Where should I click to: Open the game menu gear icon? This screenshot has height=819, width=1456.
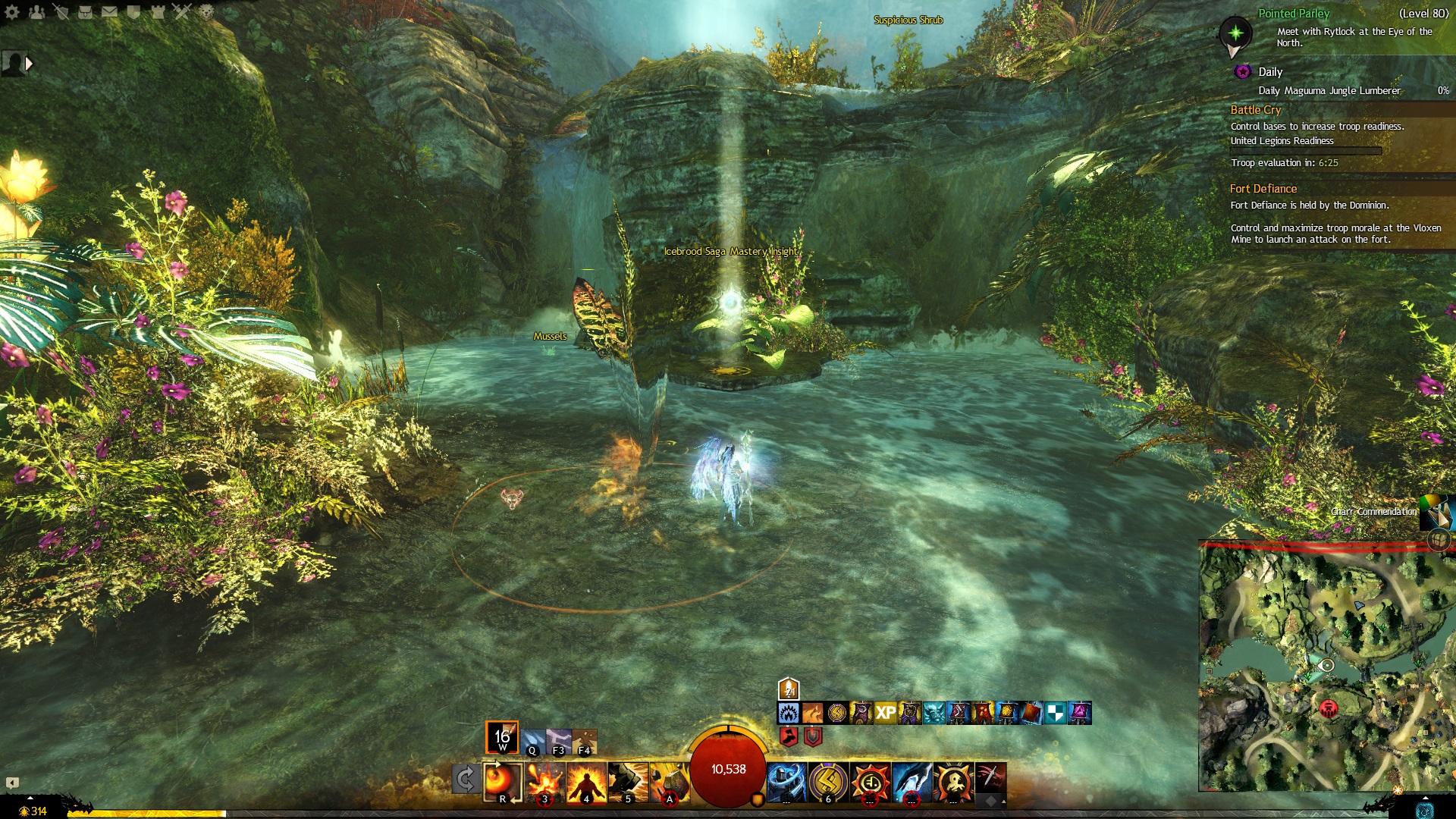pyautogui.click(x=12, y=11)
